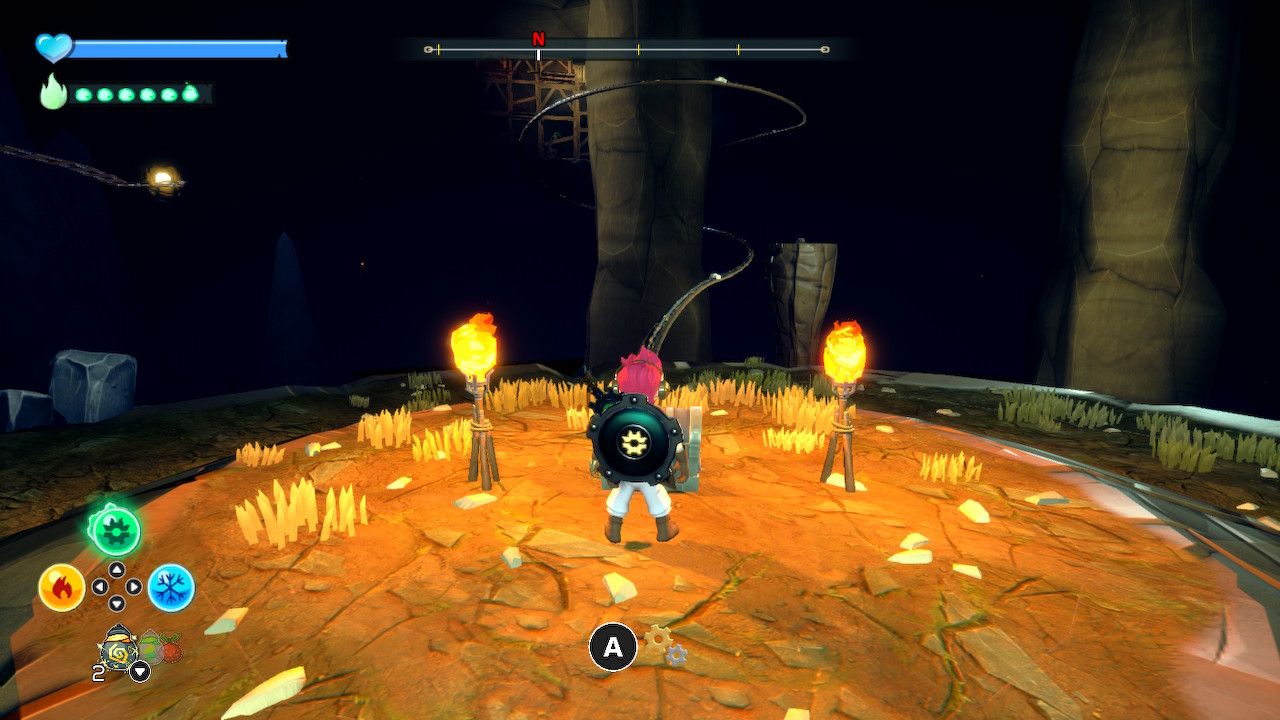Click the right d-pad arrow to cycle spells
Viewport: 1280px width, 720px height.
(x=132, y=586)
